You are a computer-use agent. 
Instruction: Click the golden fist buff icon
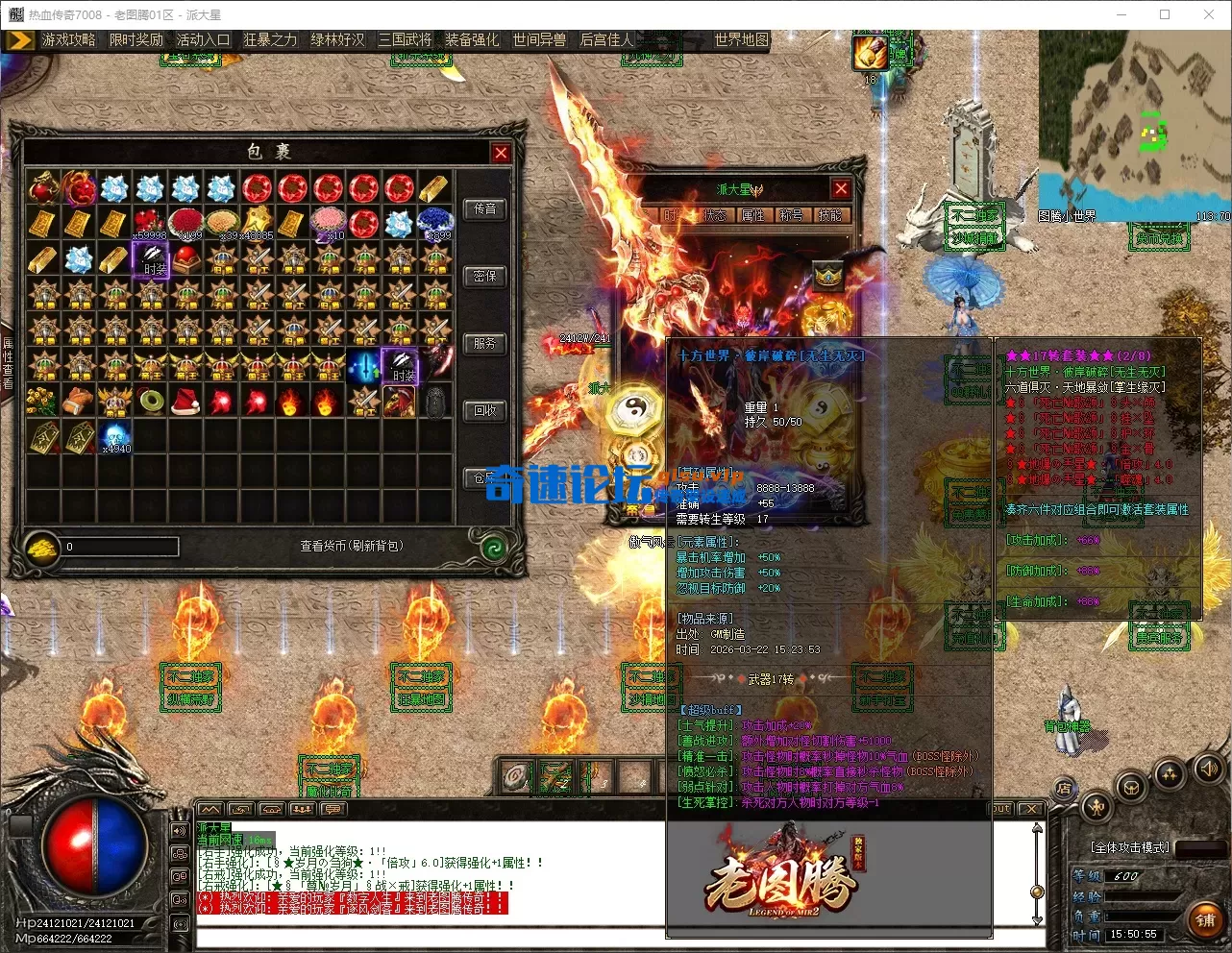[x=870, y=53]
